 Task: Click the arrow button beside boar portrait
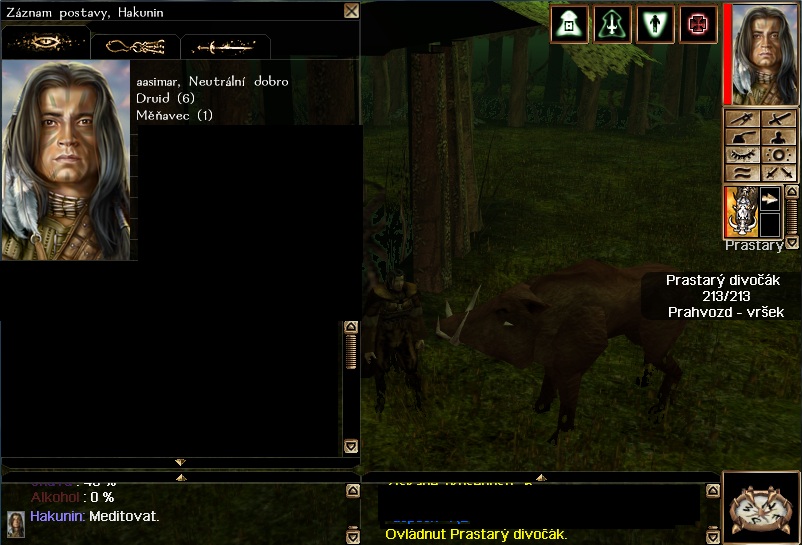tap(770, 199)
